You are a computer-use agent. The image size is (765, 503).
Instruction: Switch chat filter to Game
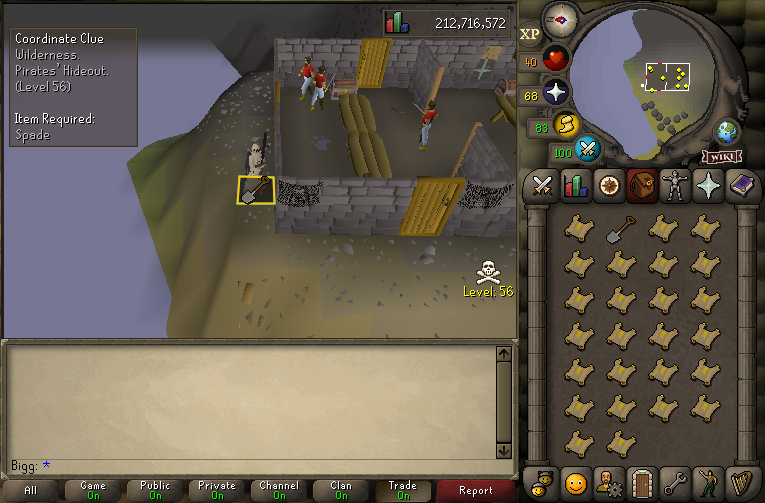[93, 490]
